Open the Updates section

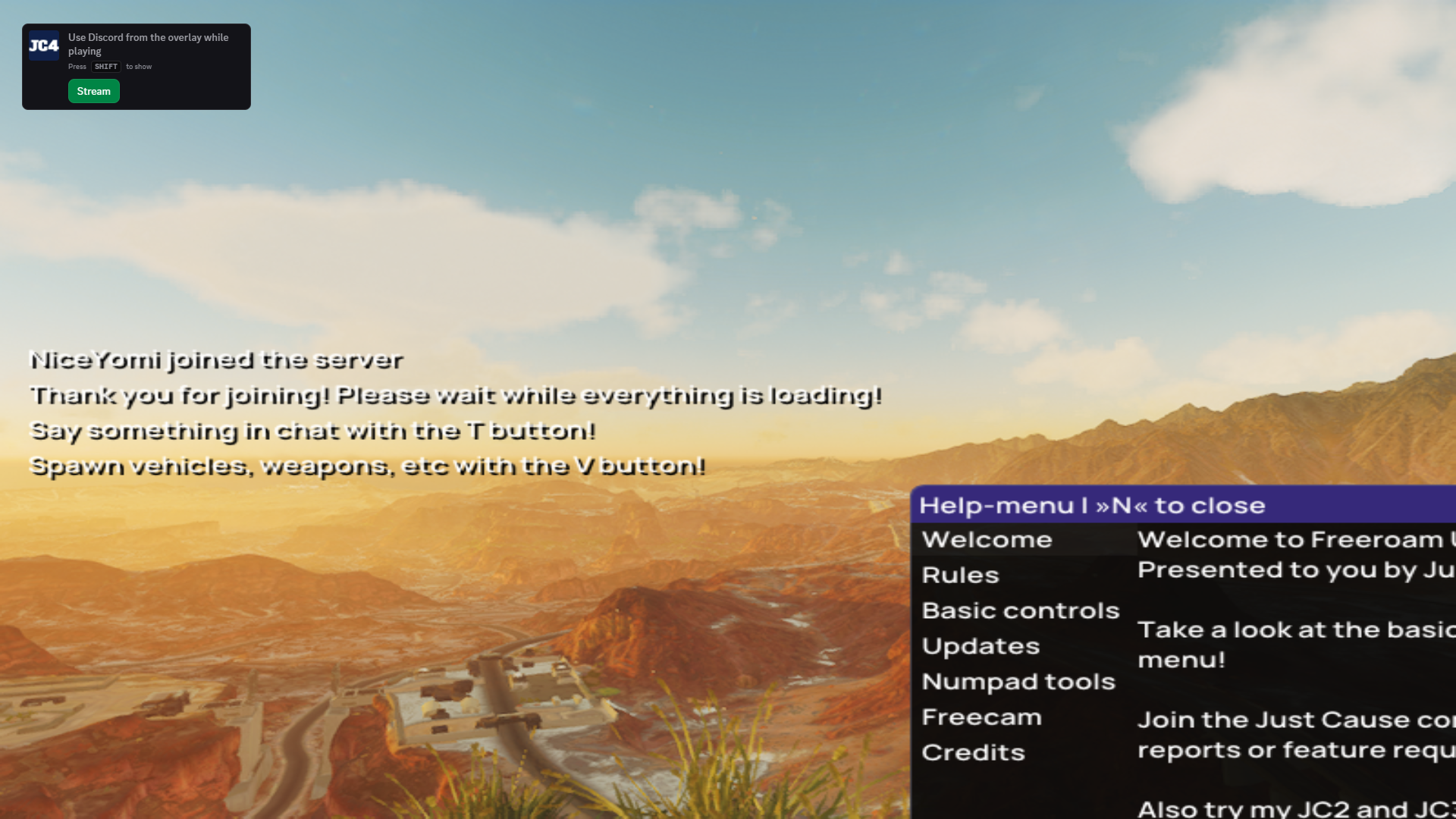point(981,647)
